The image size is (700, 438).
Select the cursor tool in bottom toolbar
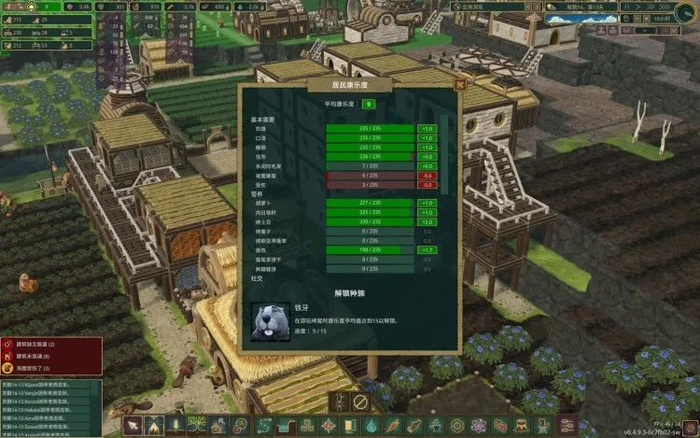tap(131, 427)
